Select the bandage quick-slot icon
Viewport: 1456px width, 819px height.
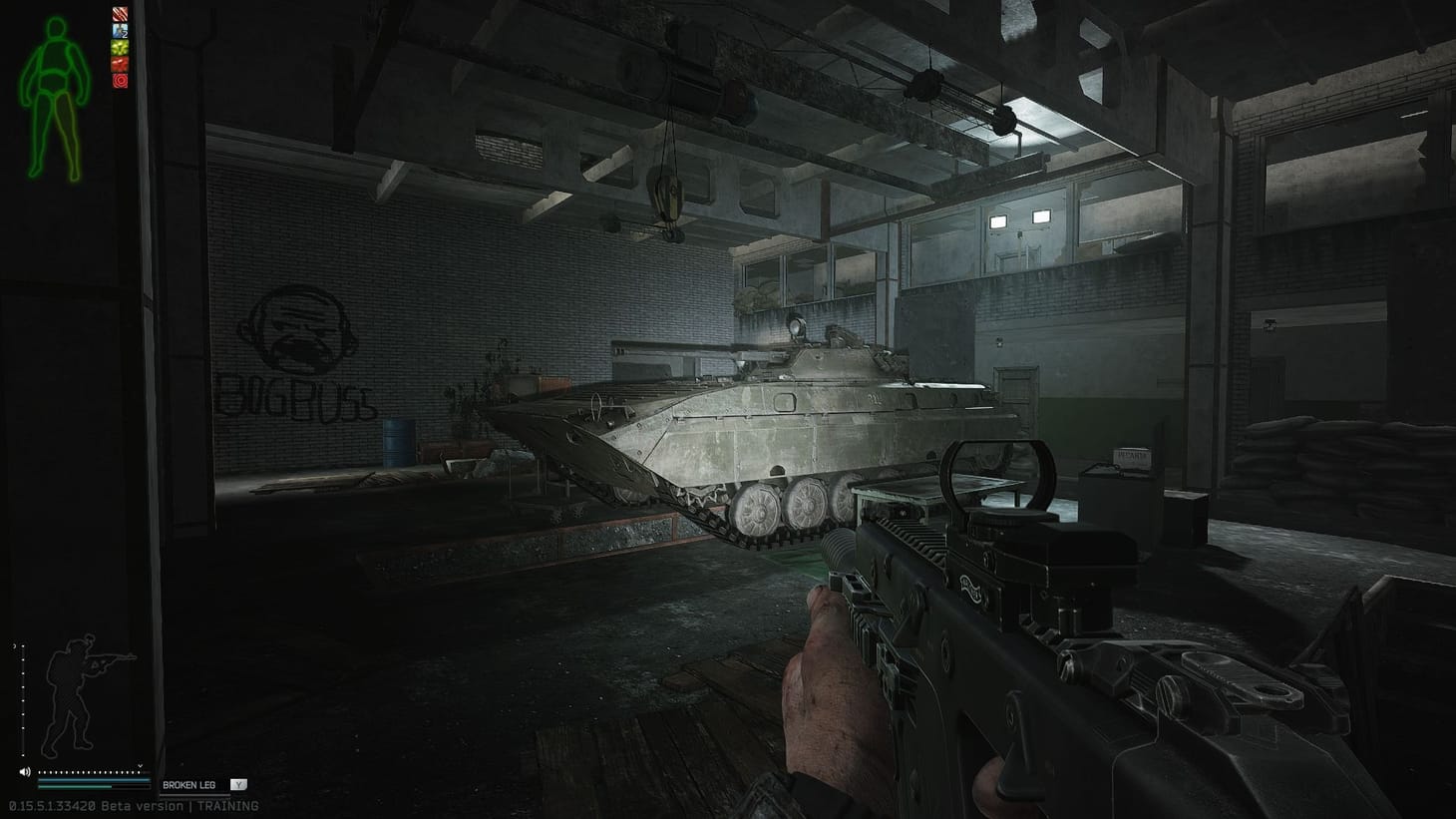(119, 14)
